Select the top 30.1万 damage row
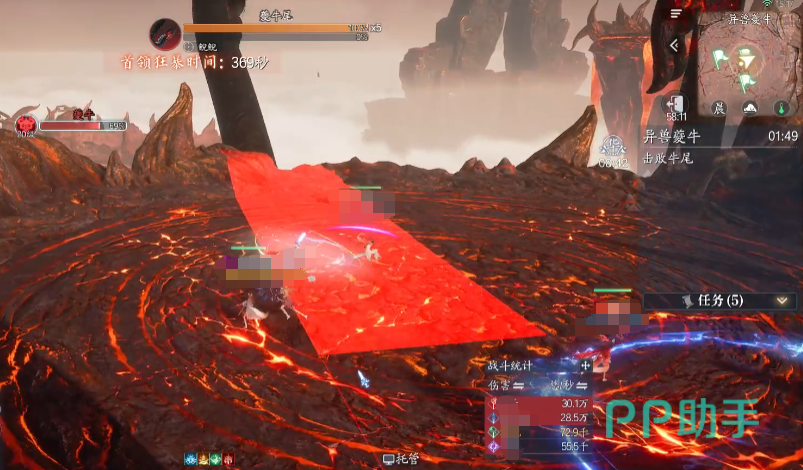803x470 pixels. point(539,403)
